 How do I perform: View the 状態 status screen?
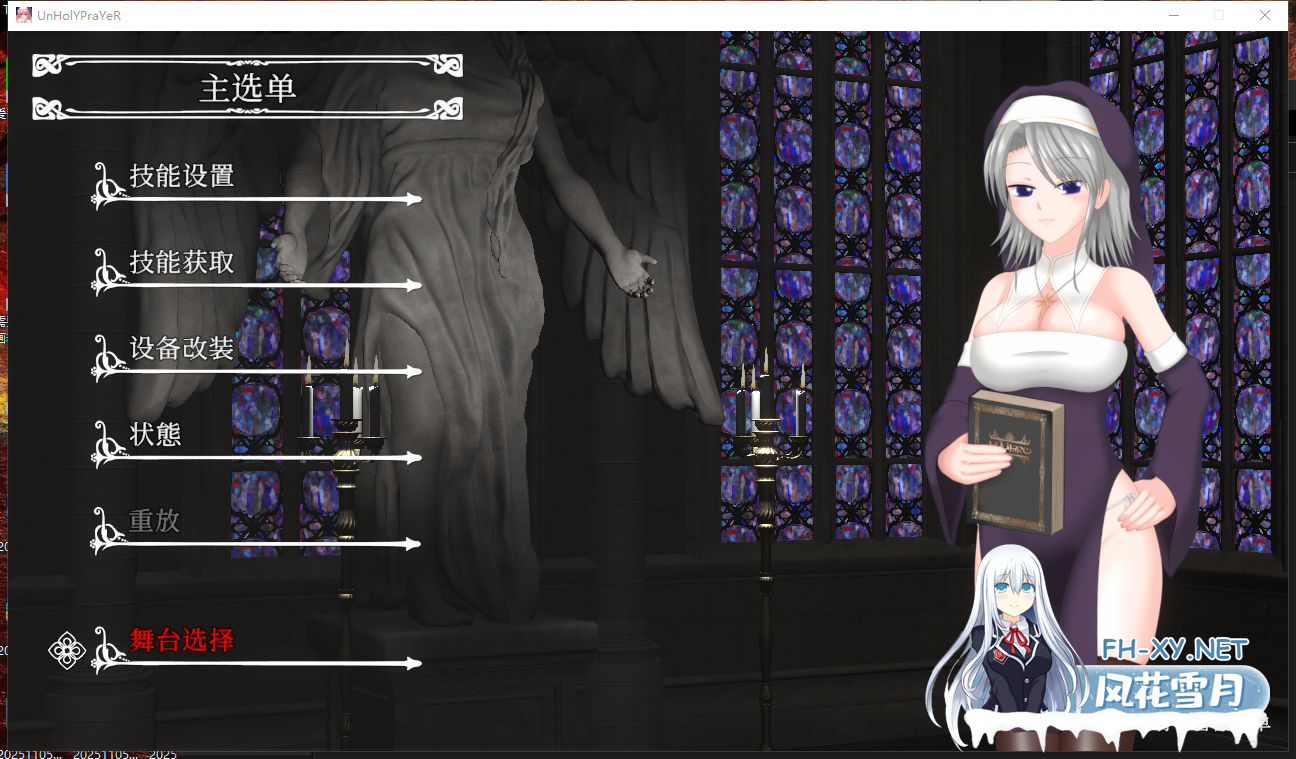(155, 435)
